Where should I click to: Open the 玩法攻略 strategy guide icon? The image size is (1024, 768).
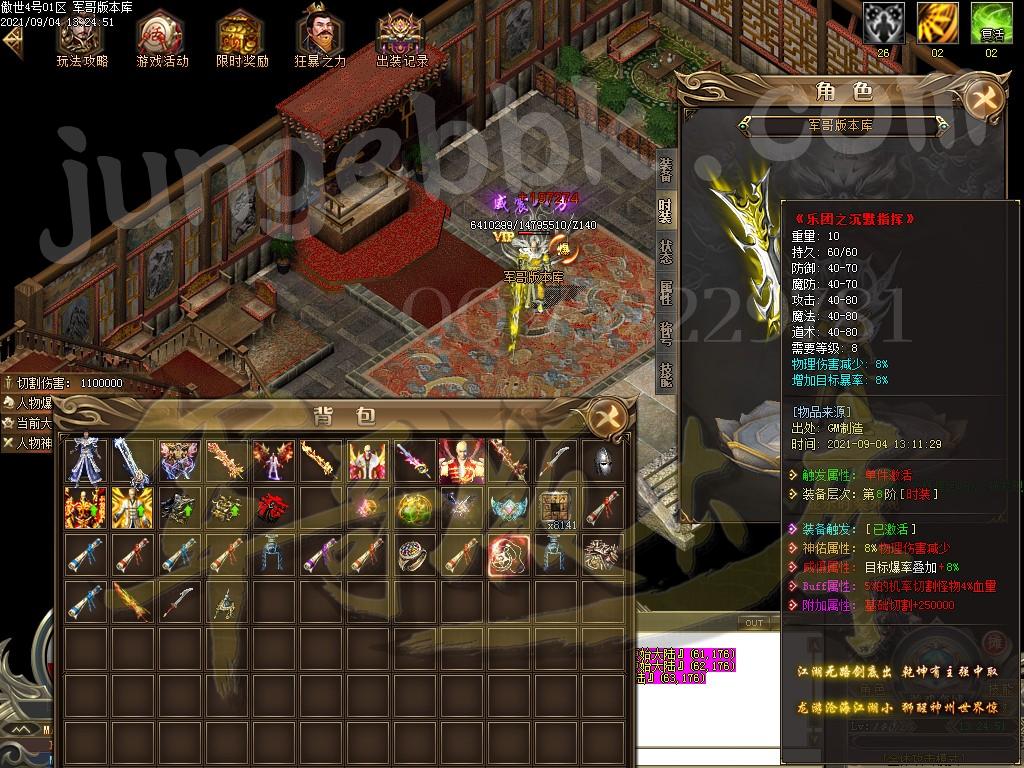[x=82, y=38]
